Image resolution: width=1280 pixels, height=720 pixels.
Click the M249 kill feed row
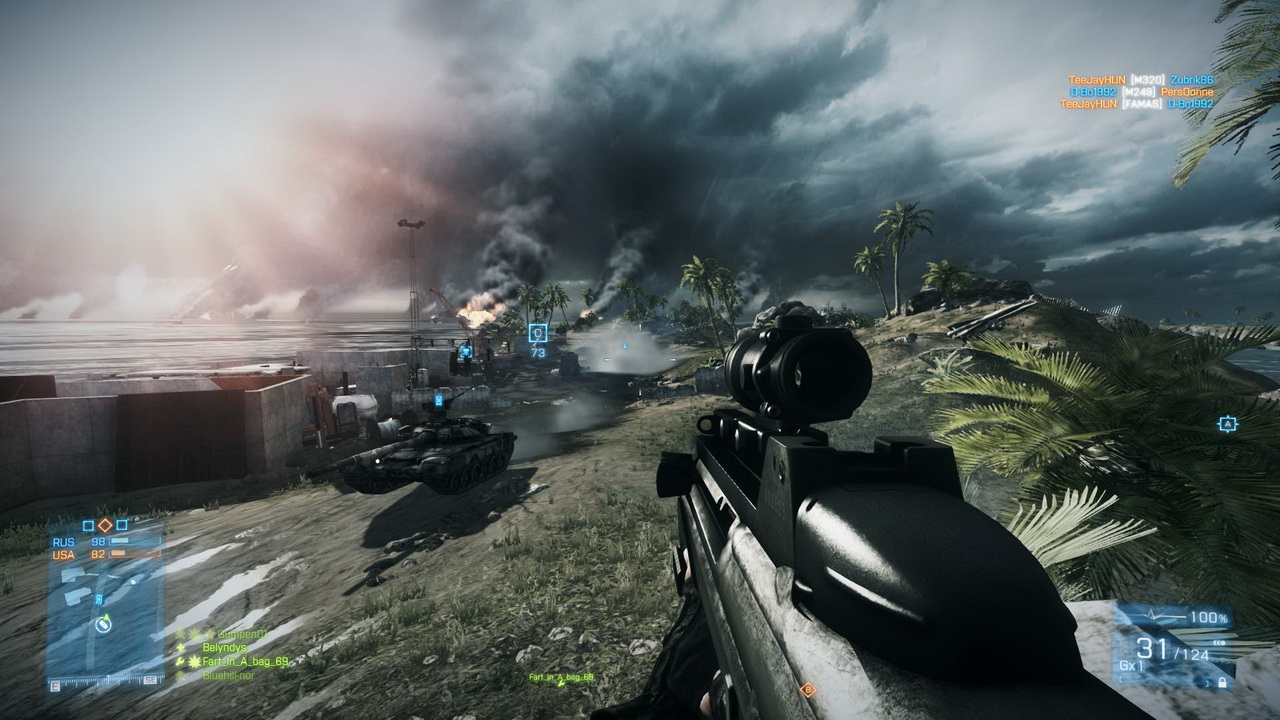click(1140, 91)
